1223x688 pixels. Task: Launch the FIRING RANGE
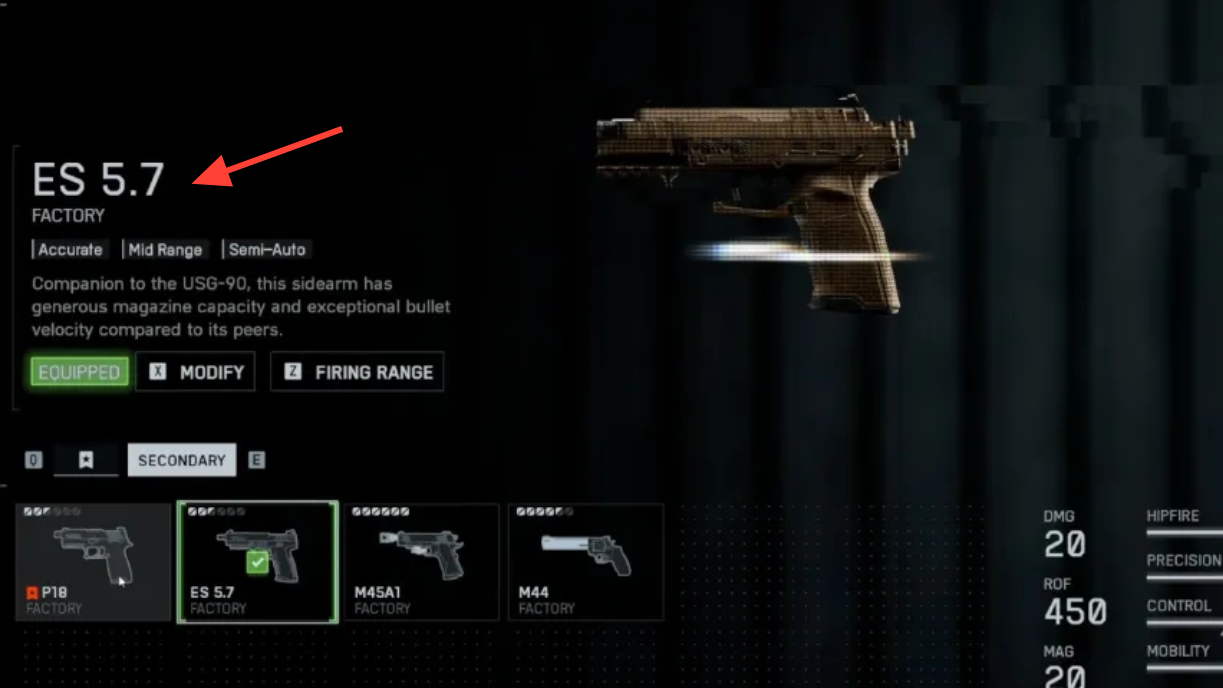[x=357, y=372]
